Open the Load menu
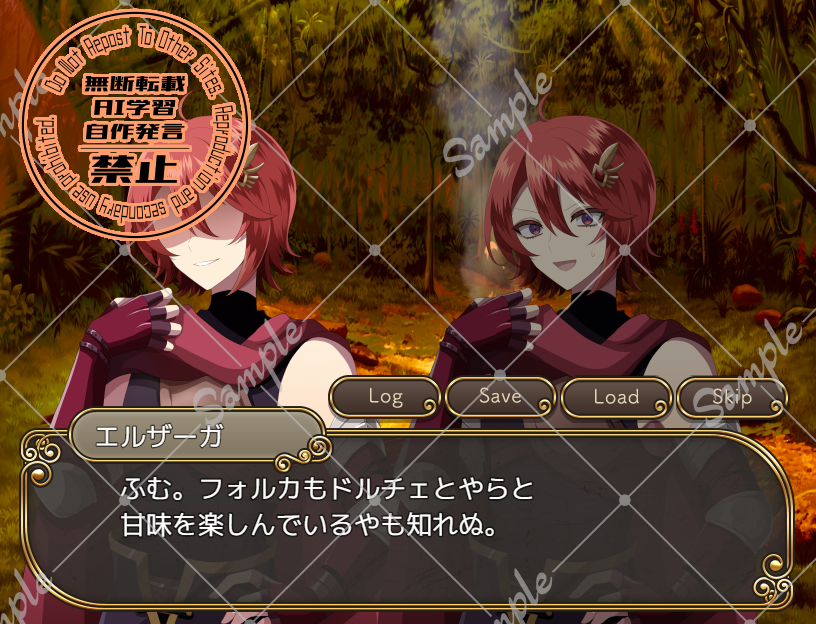The image size is (816, 624). click(x=616, y=397)
